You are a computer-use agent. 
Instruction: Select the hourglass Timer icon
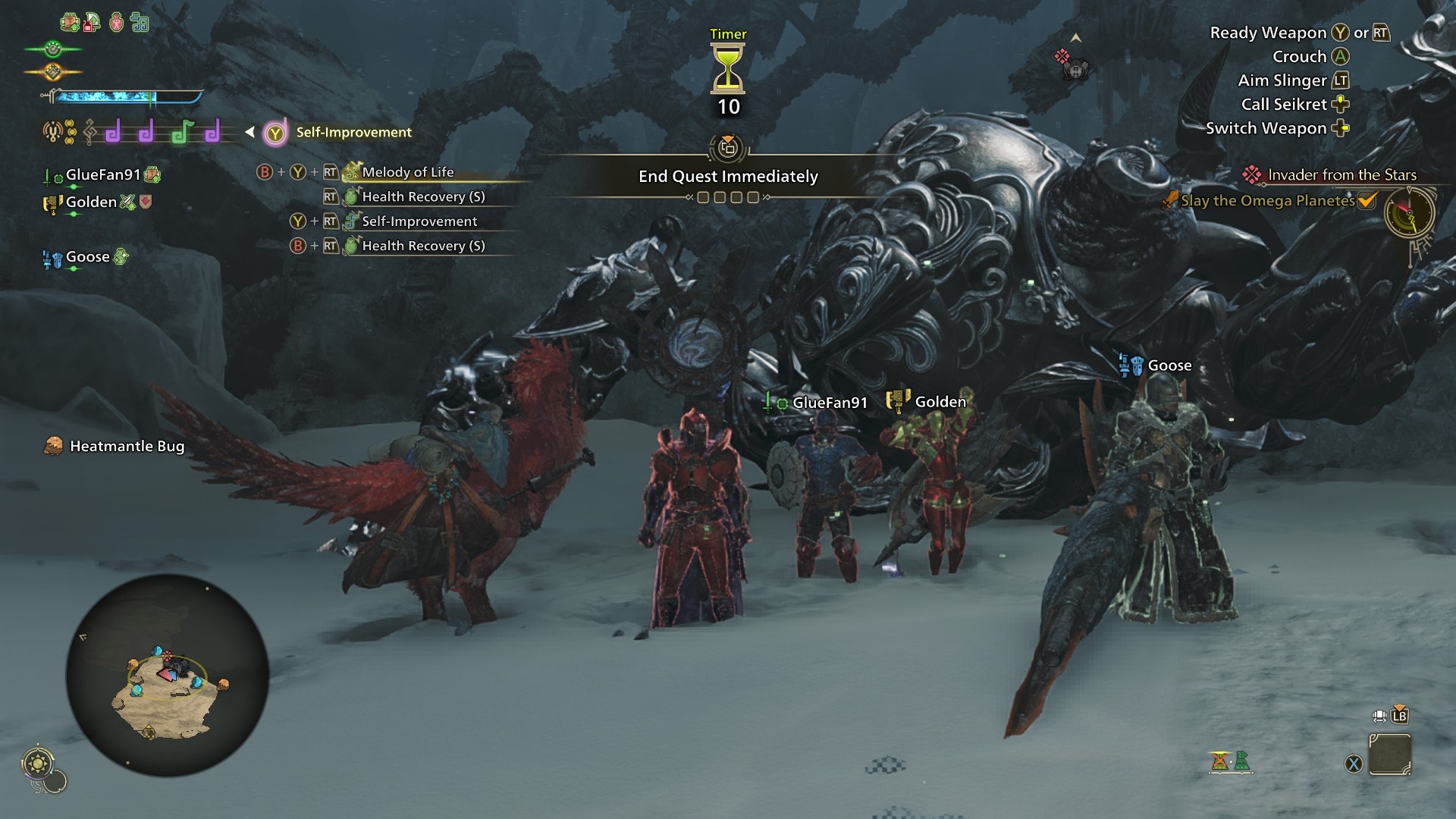[728, 68]
